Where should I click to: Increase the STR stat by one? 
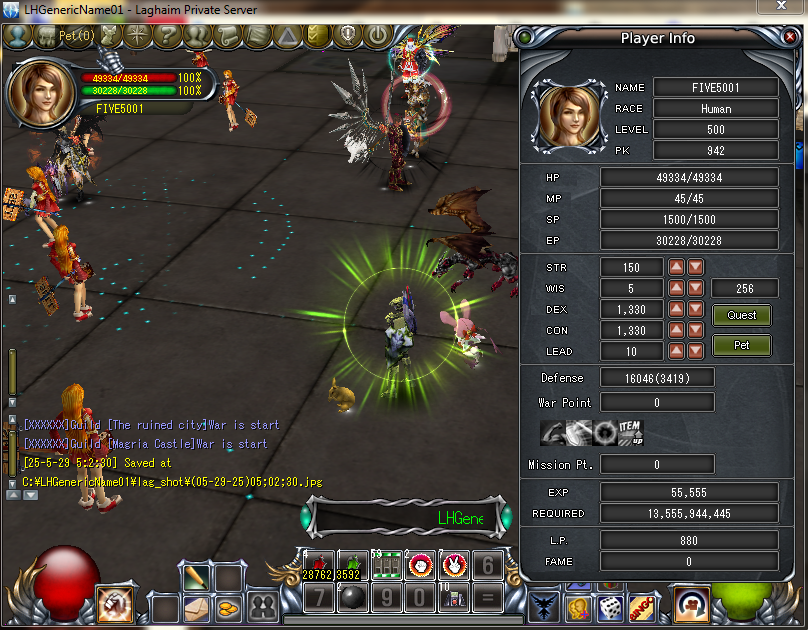(x=677, y=267)
